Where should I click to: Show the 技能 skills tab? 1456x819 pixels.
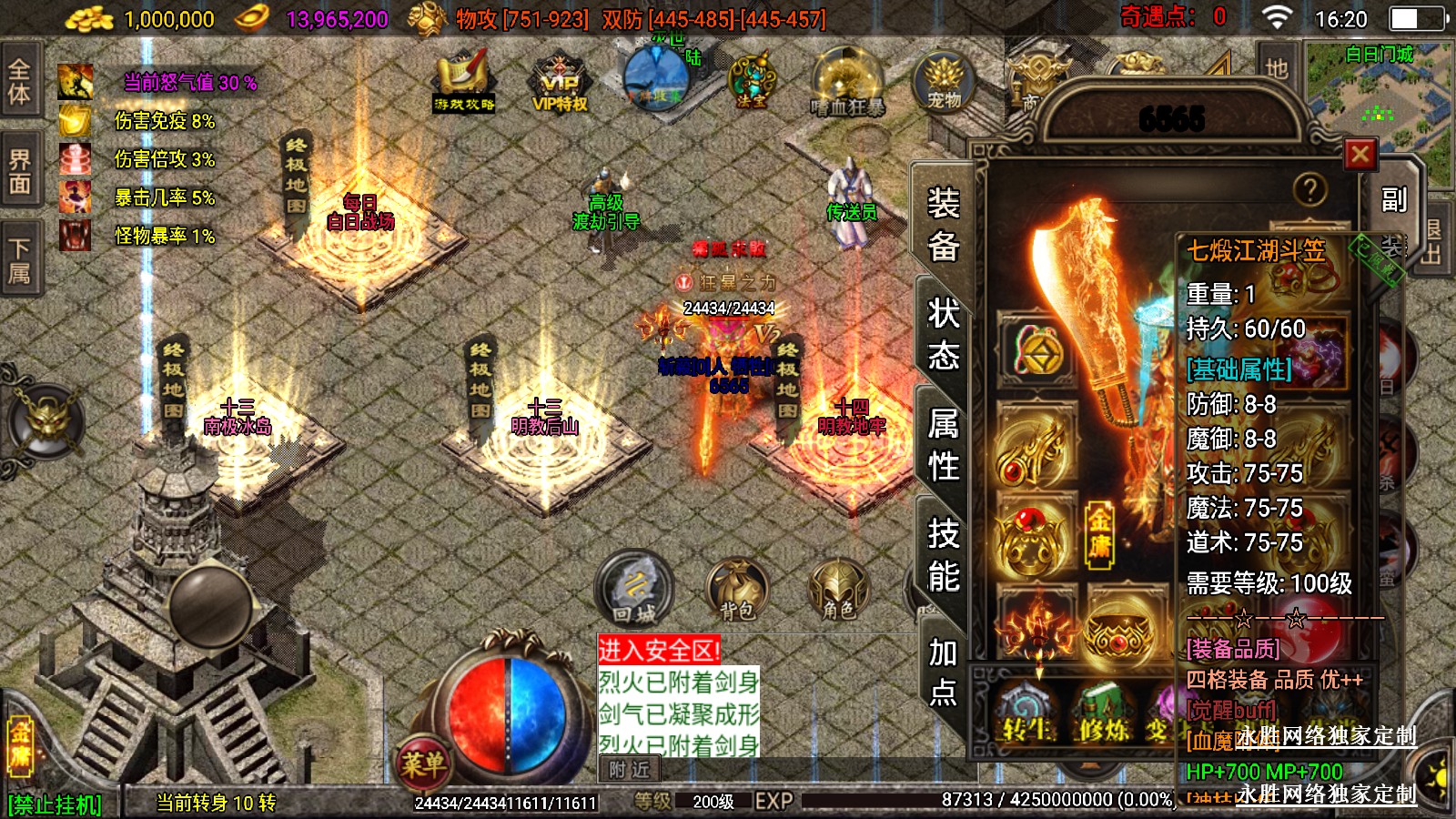(944, 555)
